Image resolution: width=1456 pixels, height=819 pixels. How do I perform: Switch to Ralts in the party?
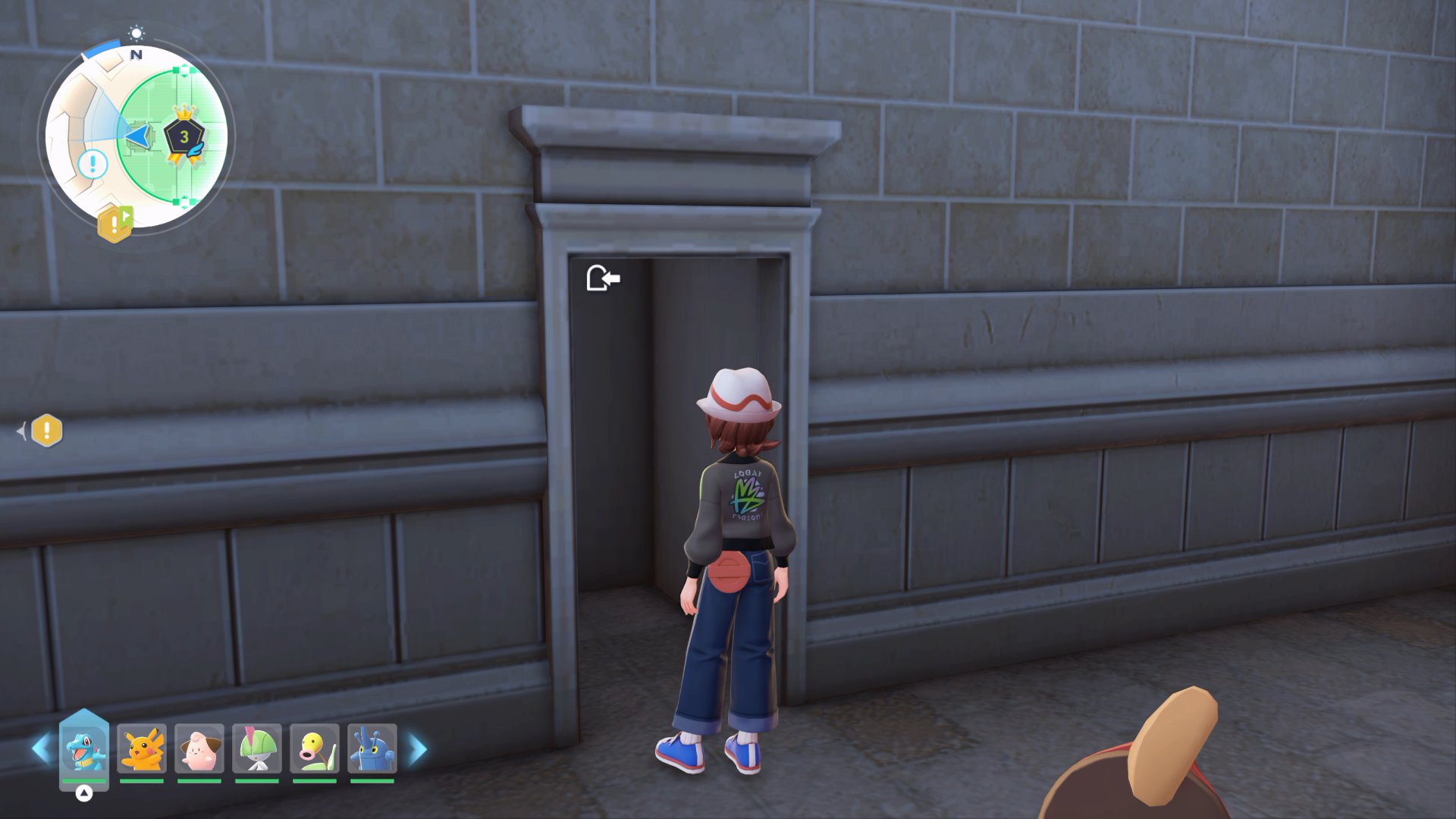[x=257, y=748]
